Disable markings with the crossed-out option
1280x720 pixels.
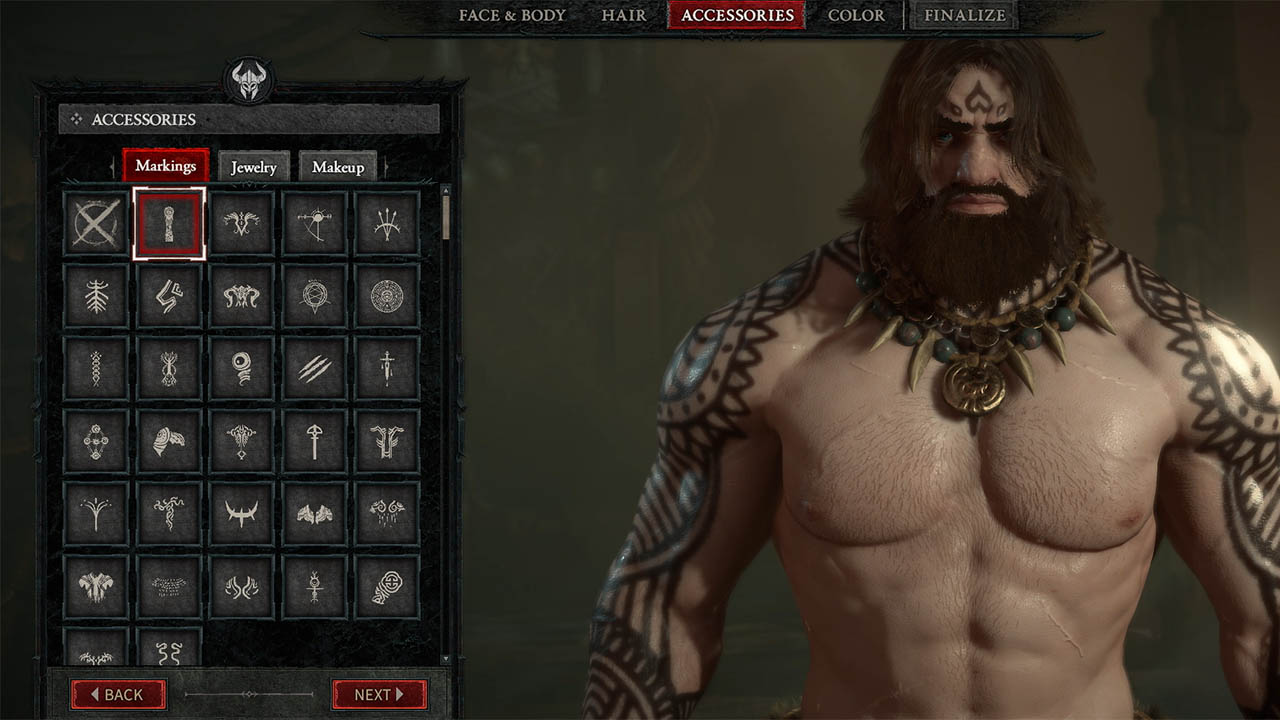coord(95,222)
